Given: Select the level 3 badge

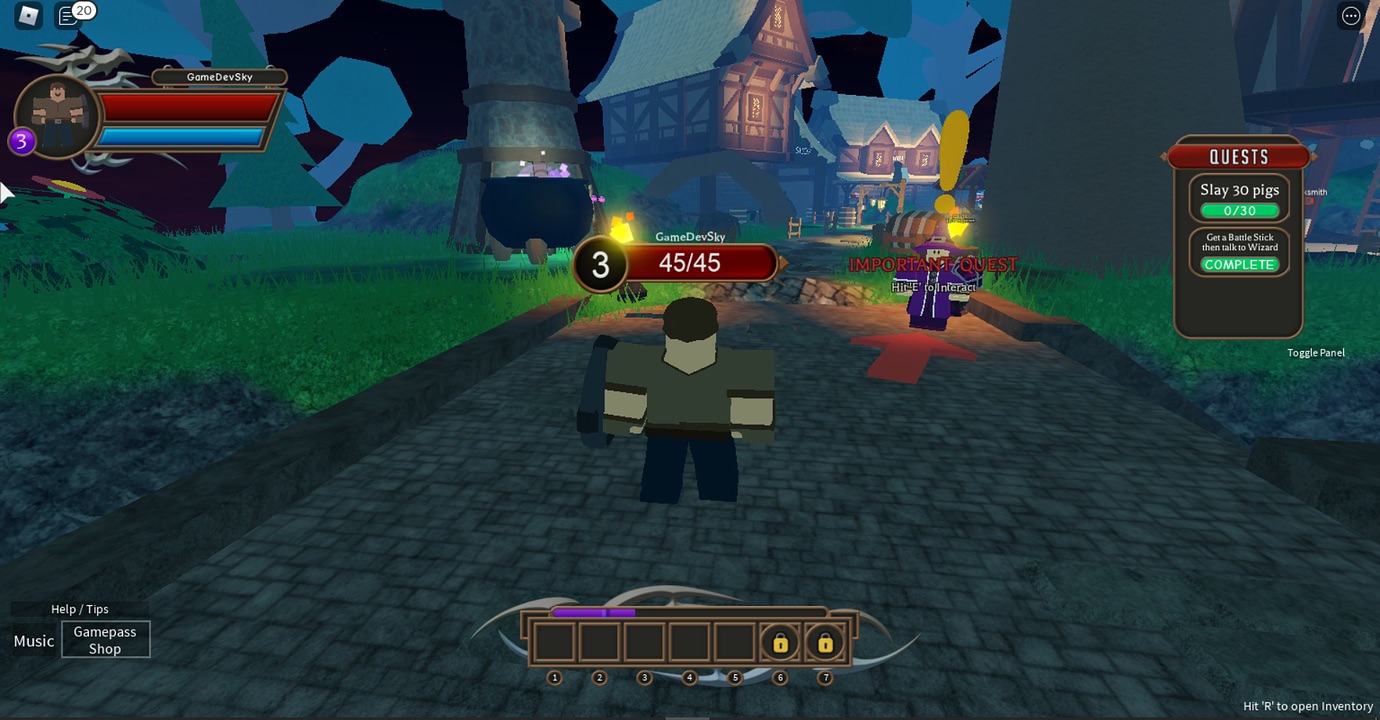Looking at the screenshot, I should point(23,141).
